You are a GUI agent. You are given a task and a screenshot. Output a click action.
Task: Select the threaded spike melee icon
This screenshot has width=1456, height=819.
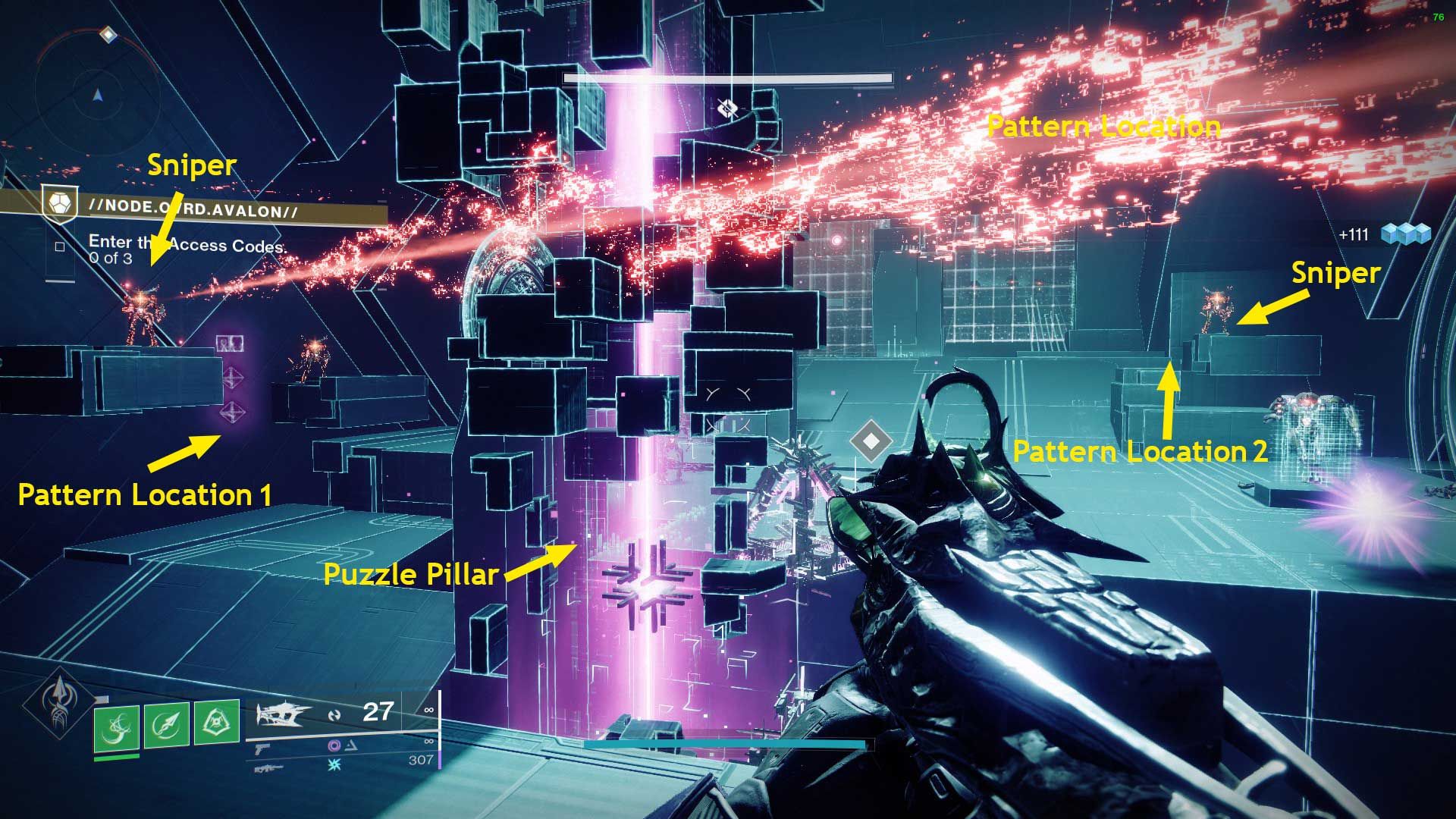[x=166, y=724]
